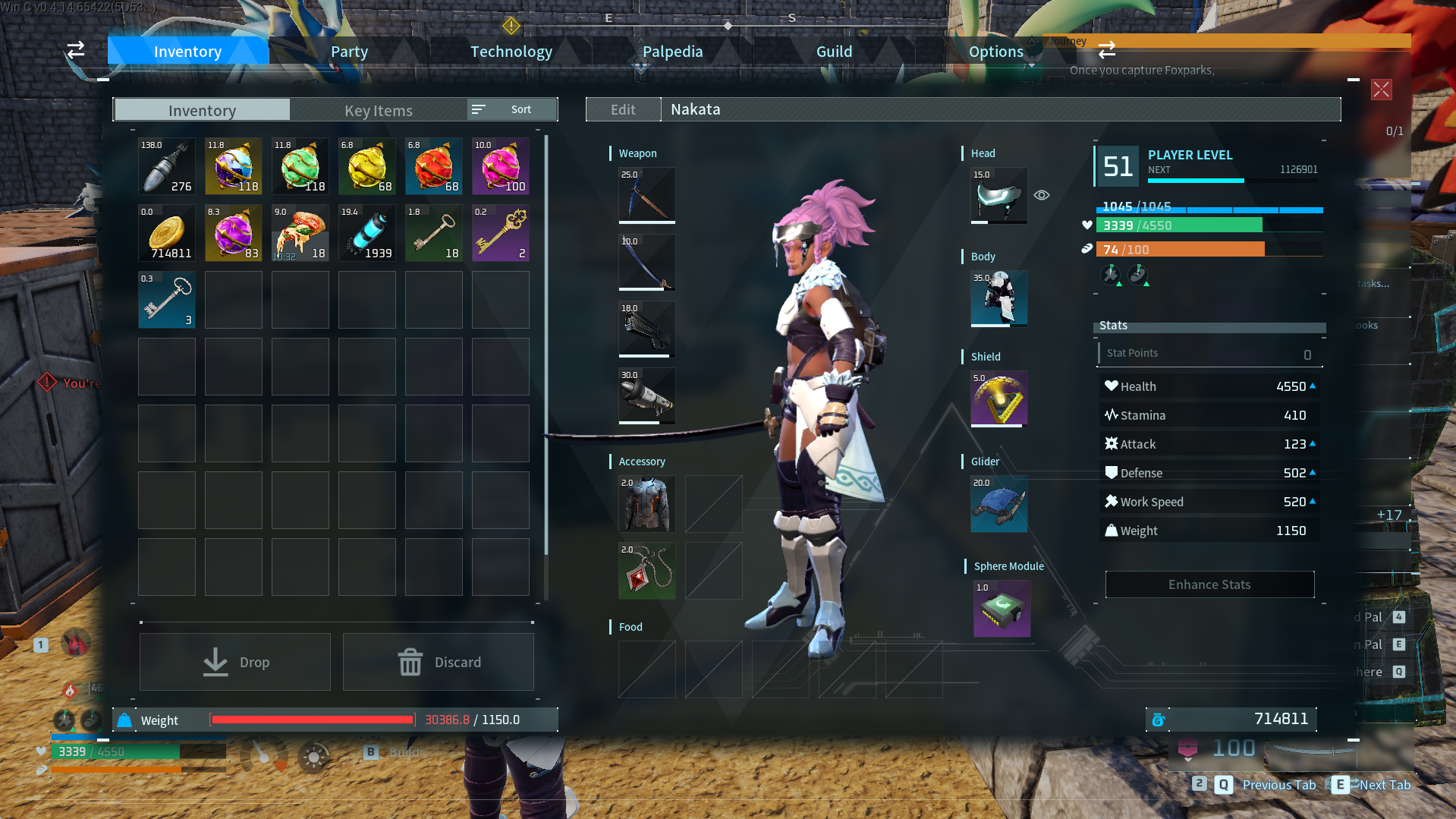Open the Palpedia tab
This screenshot has height=819, width=1456.
(672, 52)
